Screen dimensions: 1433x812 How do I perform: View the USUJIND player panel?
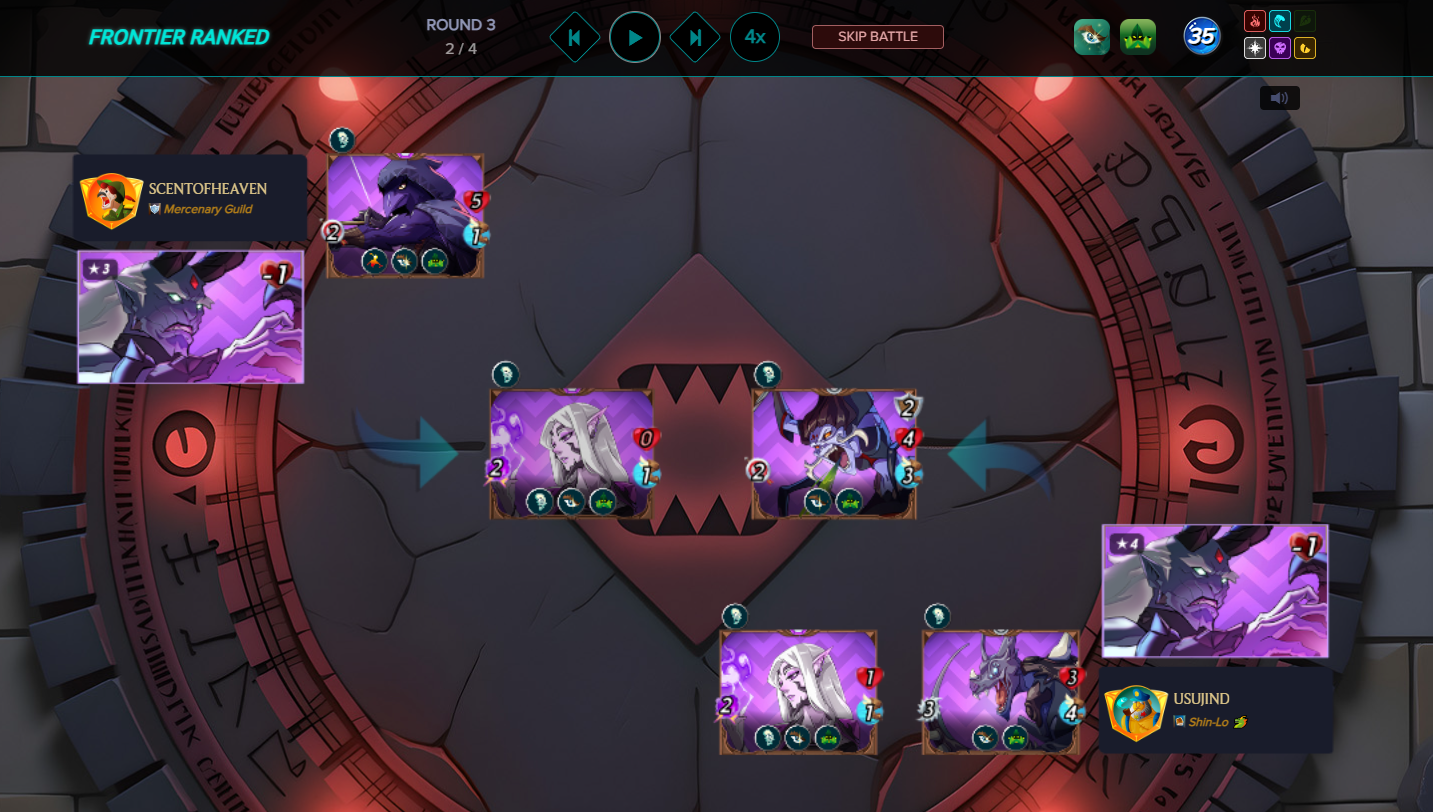tap(1216, 709)
